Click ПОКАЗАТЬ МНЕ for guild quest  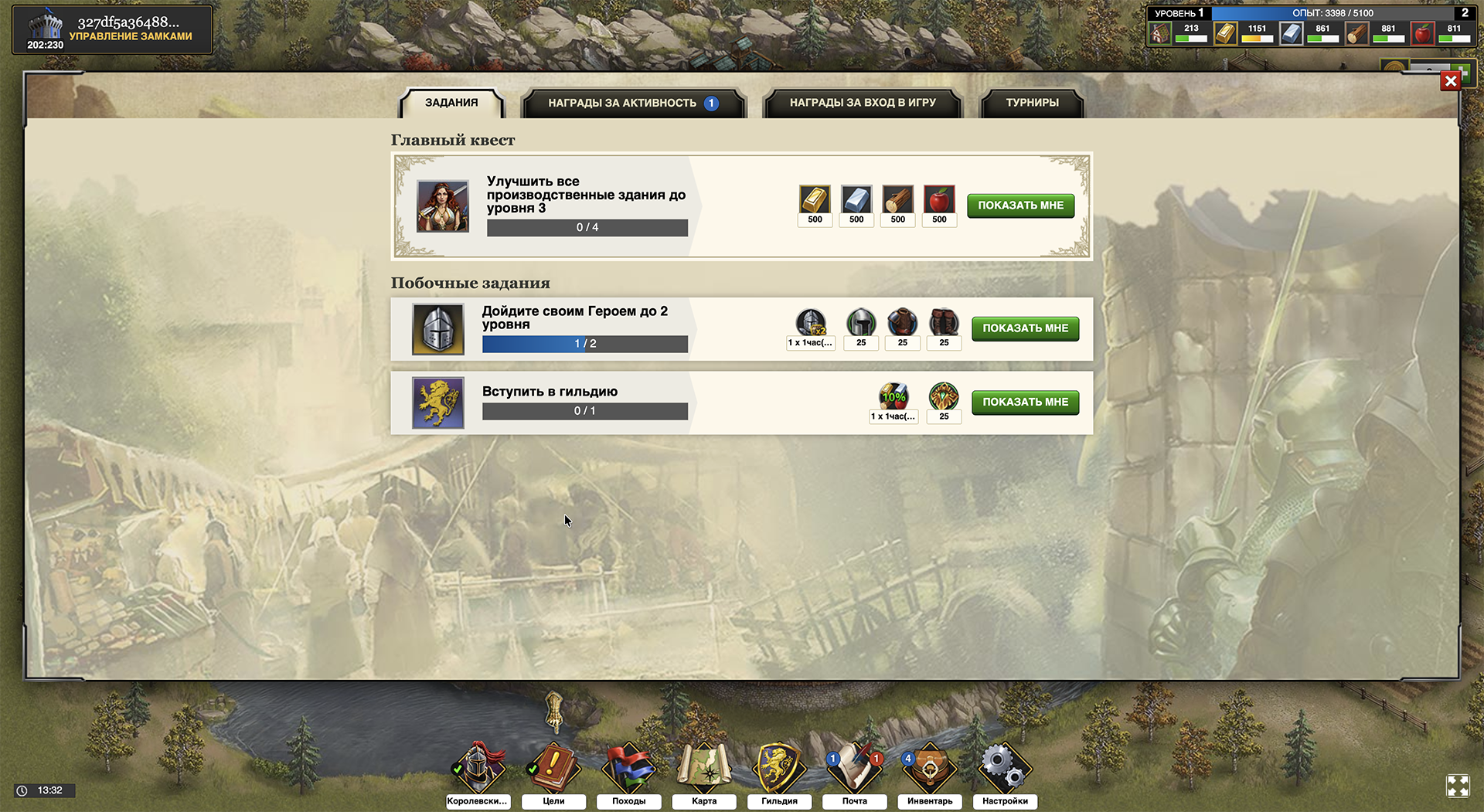click(x=1025, y=402)
